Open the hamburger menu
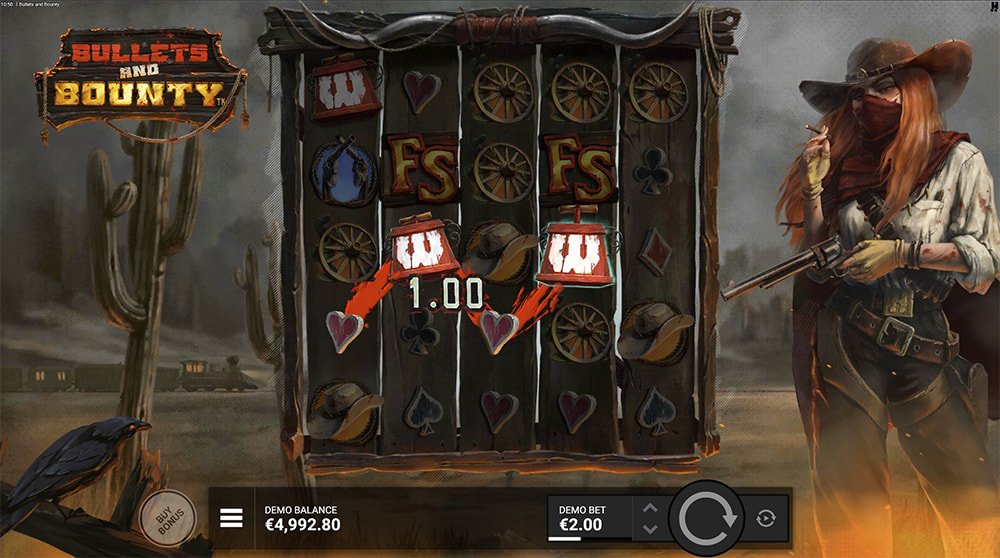 click(x=232, y=518)
